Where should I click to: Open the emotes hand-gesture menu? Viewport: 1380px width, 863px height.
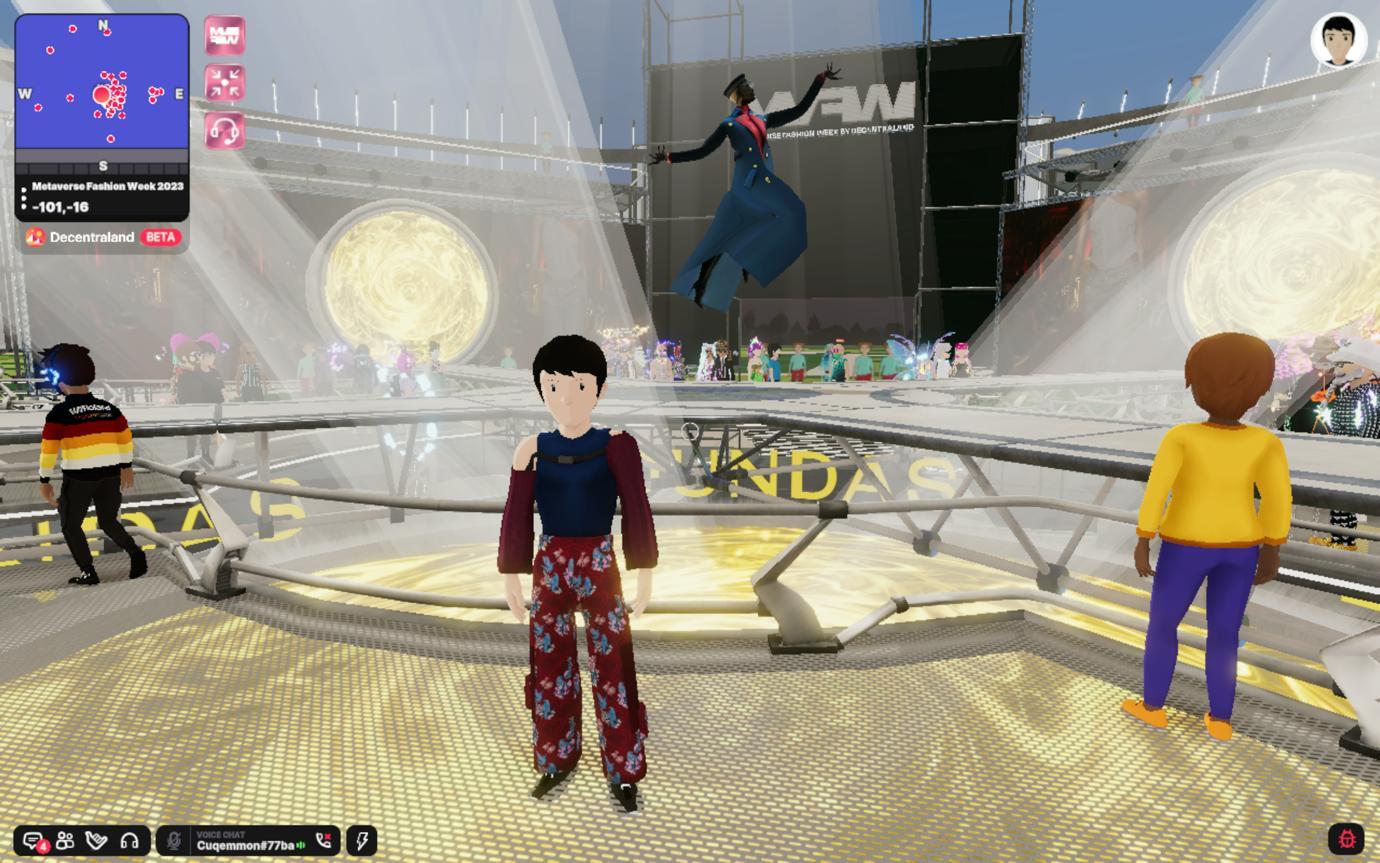[x=97, y=841]
